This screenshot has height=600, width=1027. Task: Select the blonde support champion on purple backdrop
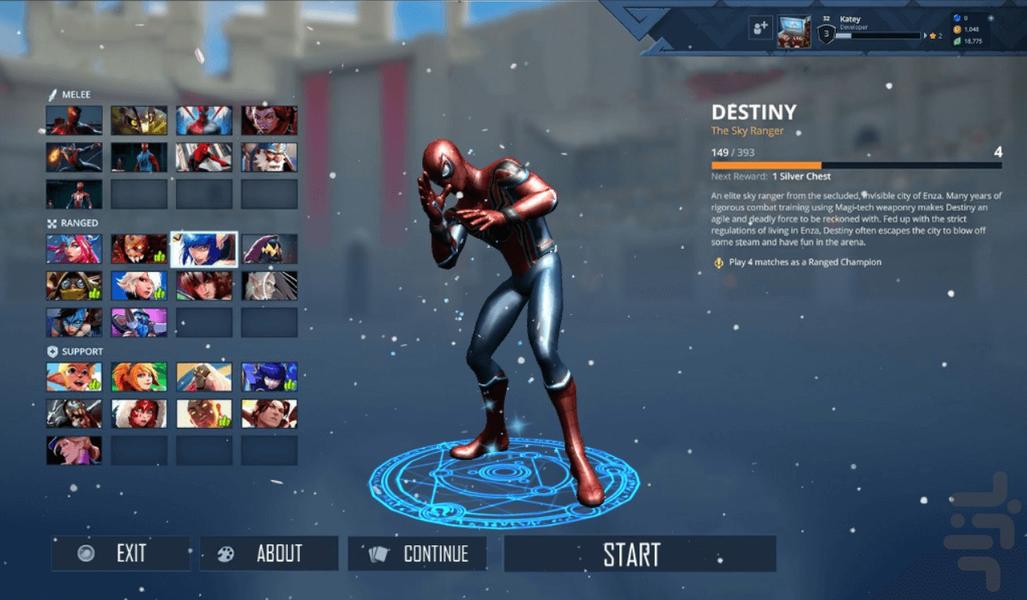[74, 450]
